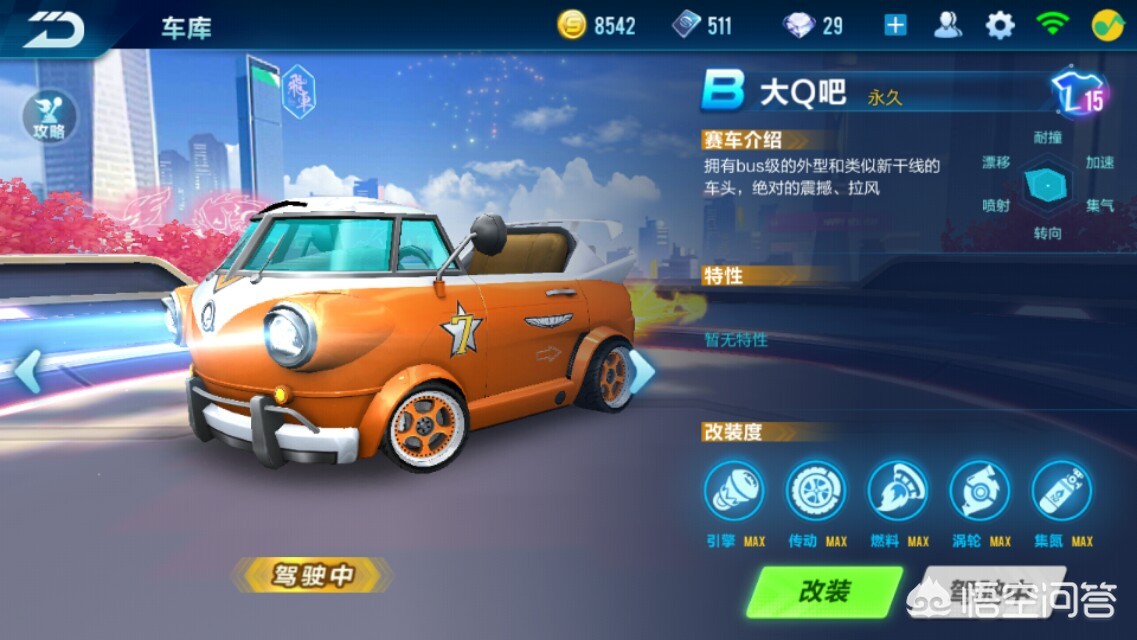The width and height of the screenshot is (1137, 640).
Task: Click the green 改装 modify button
Action: [x=824, y=591]
